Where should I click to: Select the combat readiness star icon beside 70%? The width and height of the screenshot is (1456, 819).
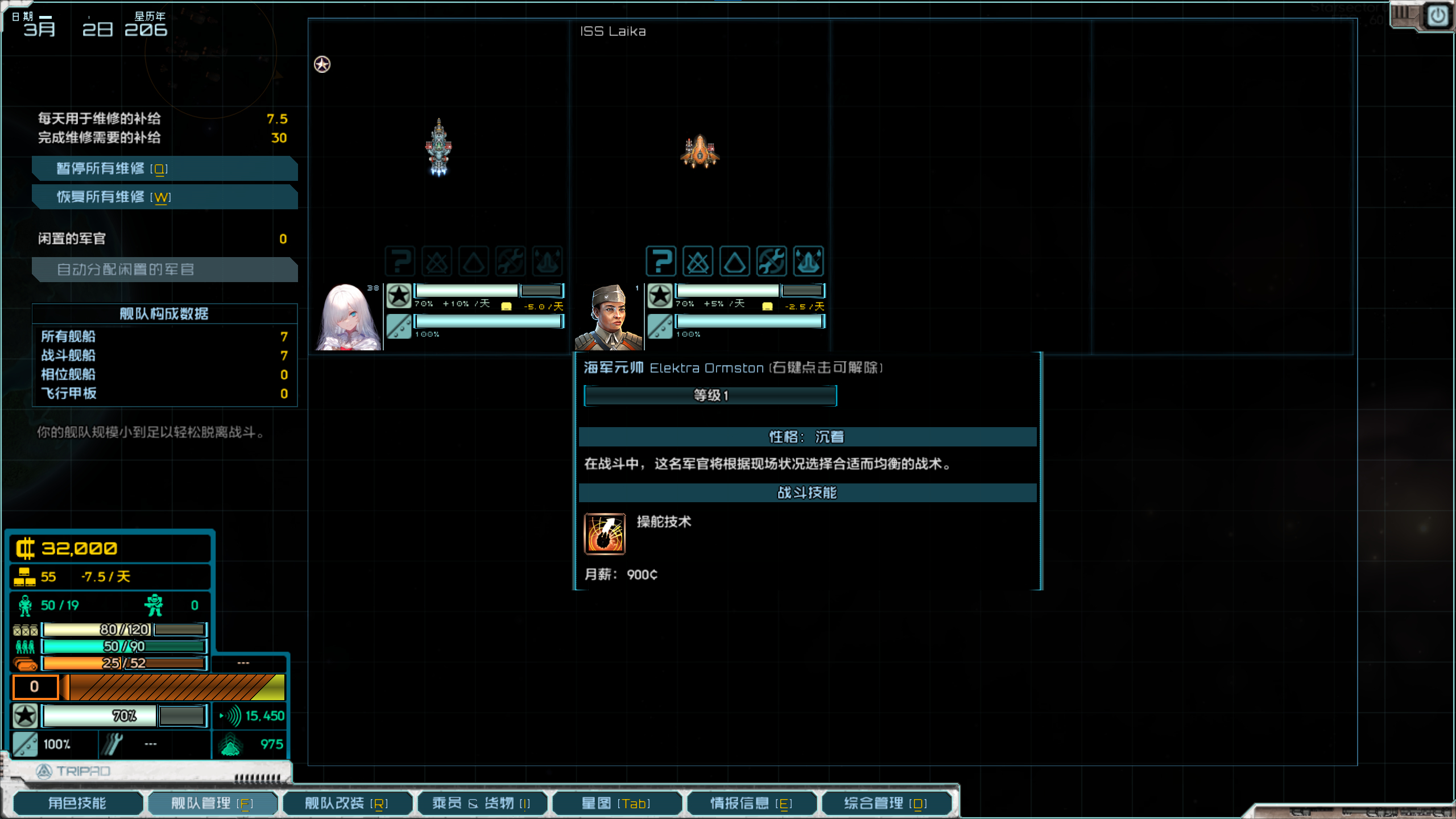[x=24, y=715]
